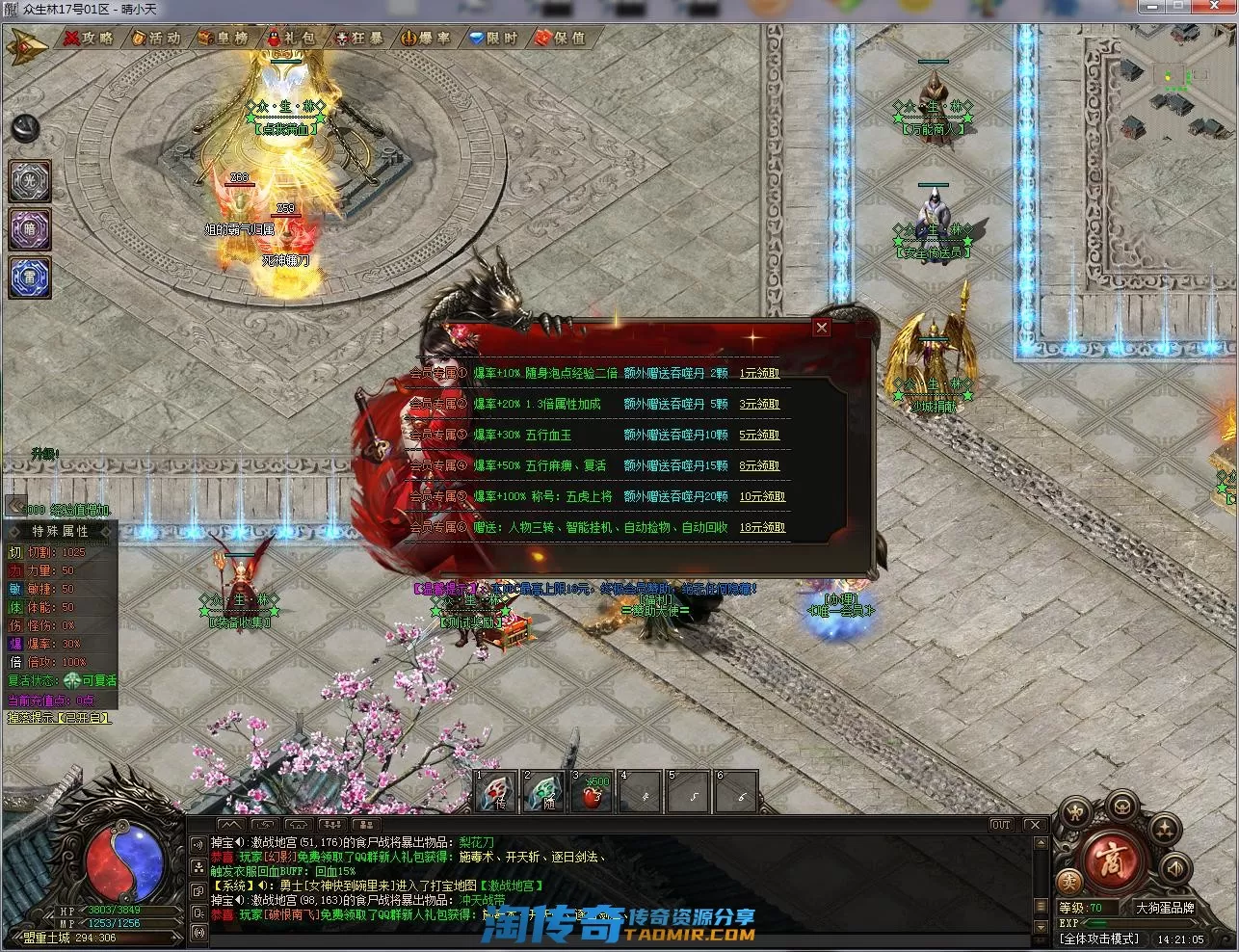Open the 爆率 drop rate menu
Viewport: 1239px width, 952px height.
point(425,39)
